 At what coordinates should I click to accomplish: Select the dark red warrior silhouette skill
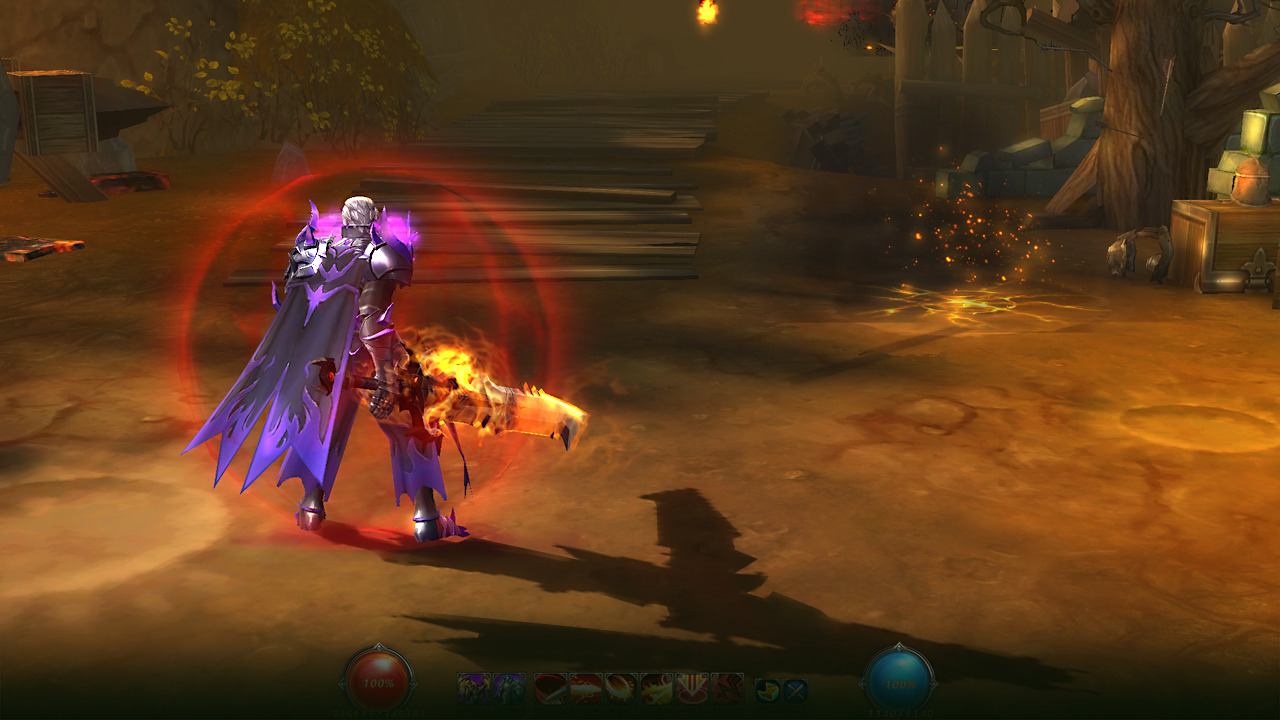[727, 688]
